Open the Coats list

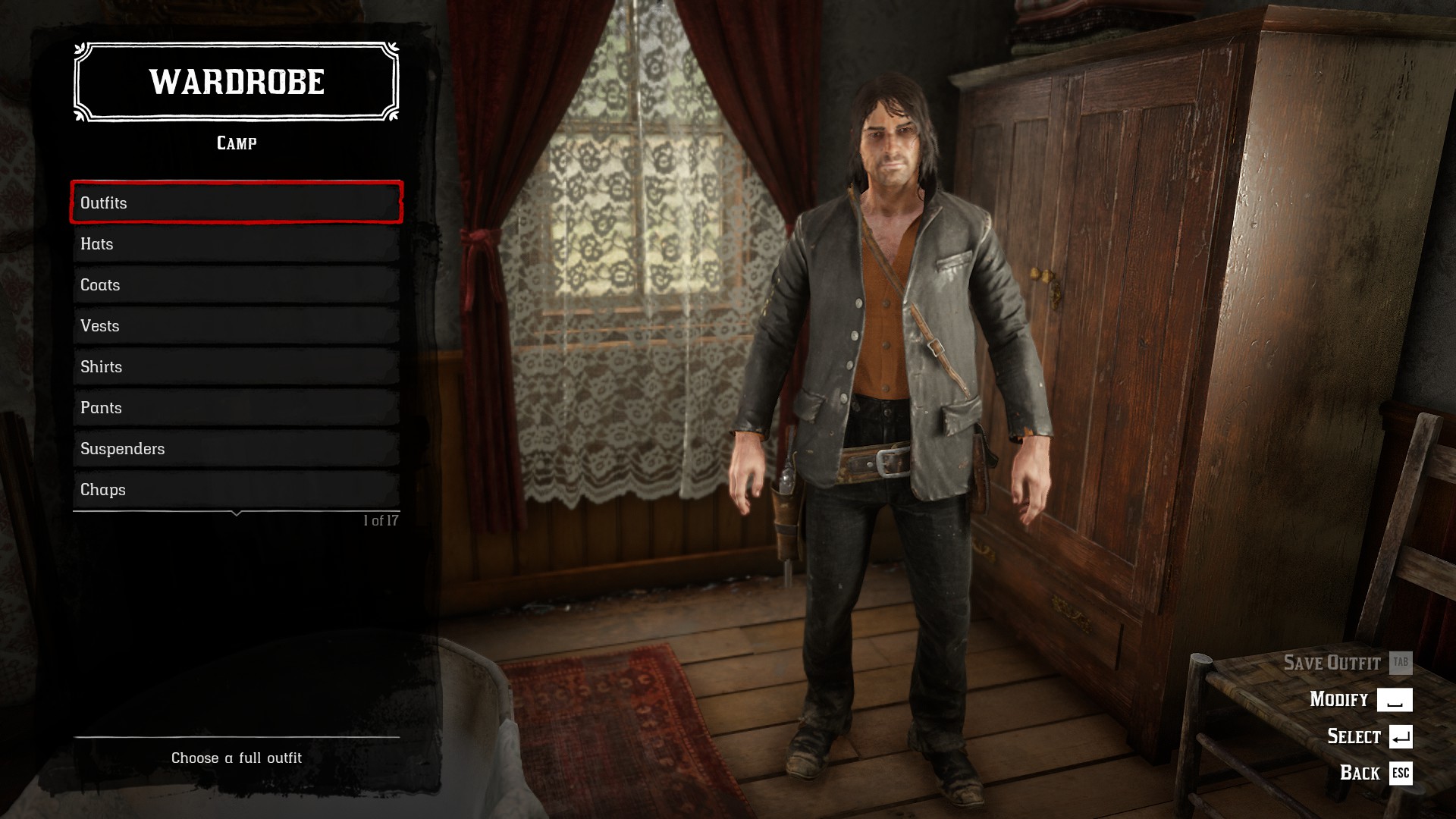235,284
